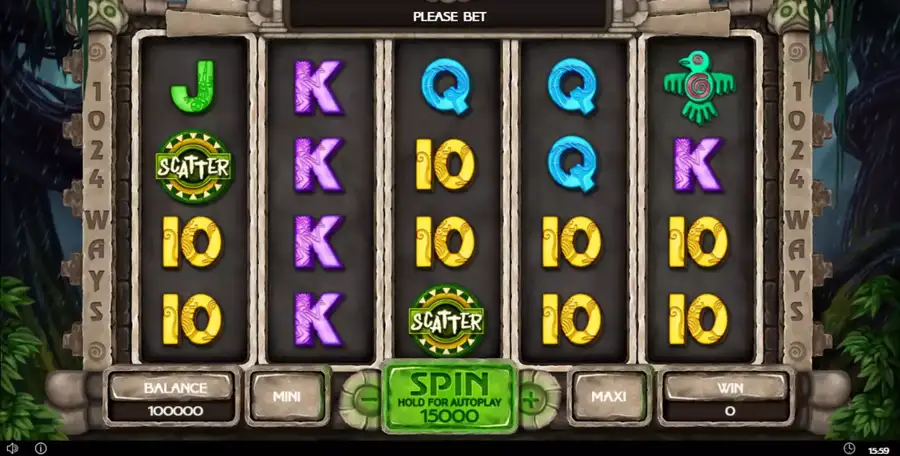Set the bet to maximum with MAXI
Viewport: 900px width, 456px height.
tap(608, 396)
